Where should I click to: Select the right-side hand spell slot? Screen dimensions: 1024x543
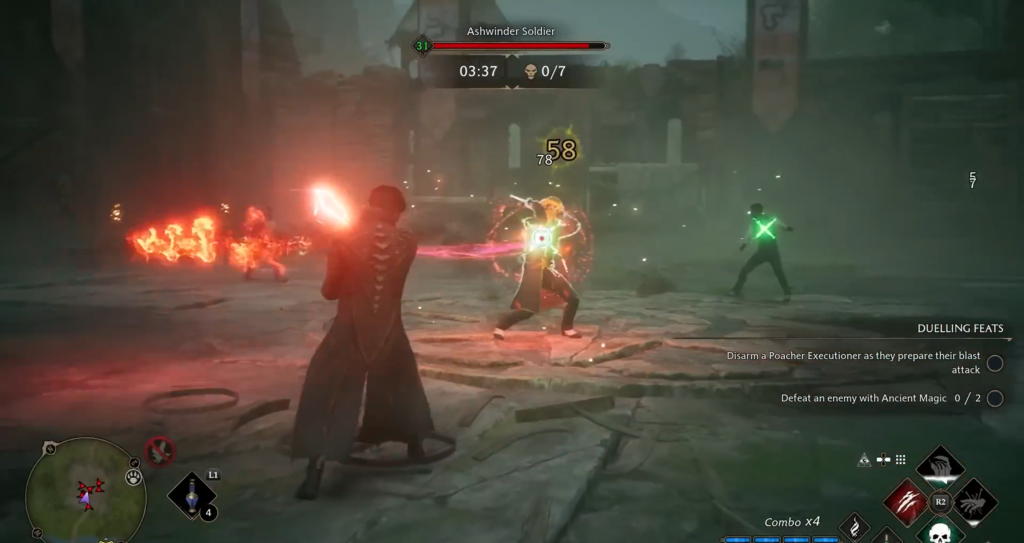point(975,500)
